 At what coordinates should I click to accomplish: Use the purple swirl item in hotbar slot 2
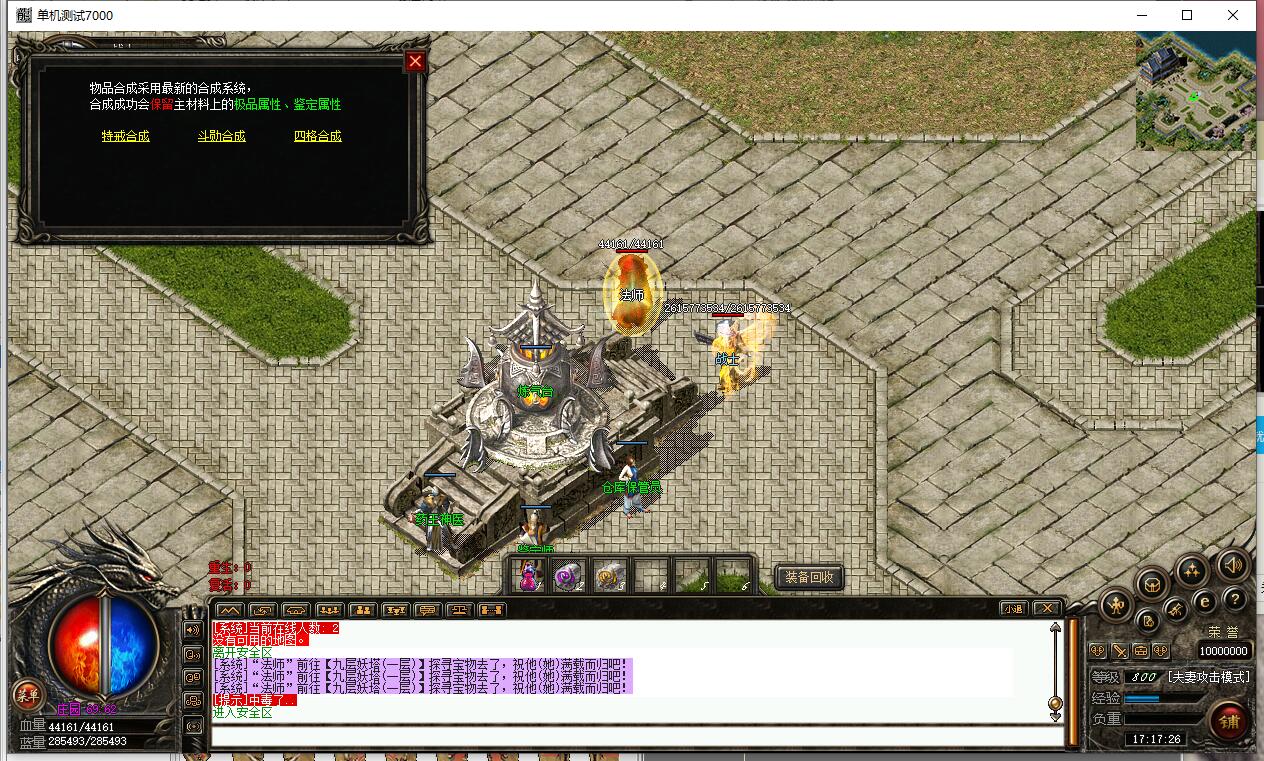[568, 576]
